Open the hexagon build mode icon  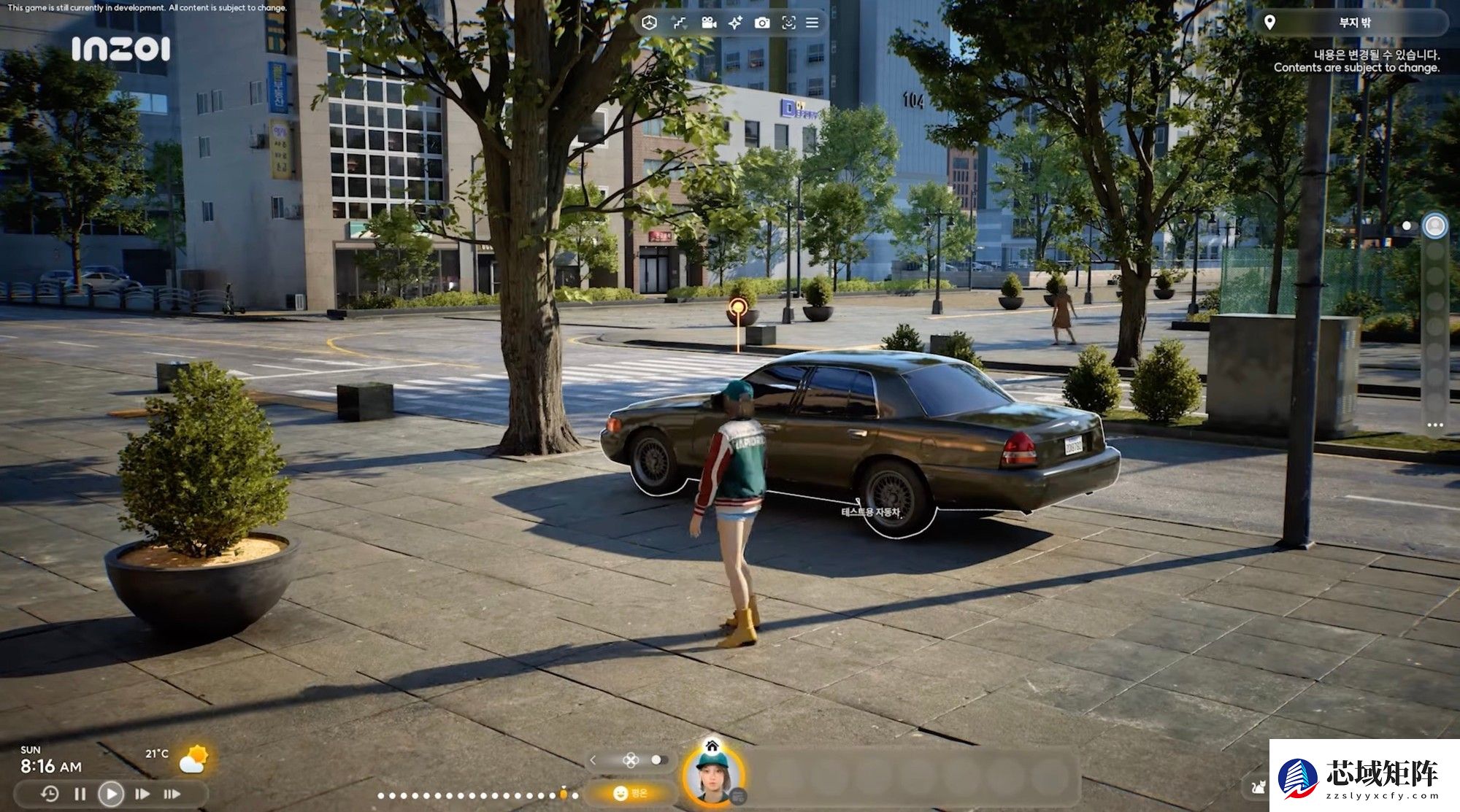[x=649, y=23]
